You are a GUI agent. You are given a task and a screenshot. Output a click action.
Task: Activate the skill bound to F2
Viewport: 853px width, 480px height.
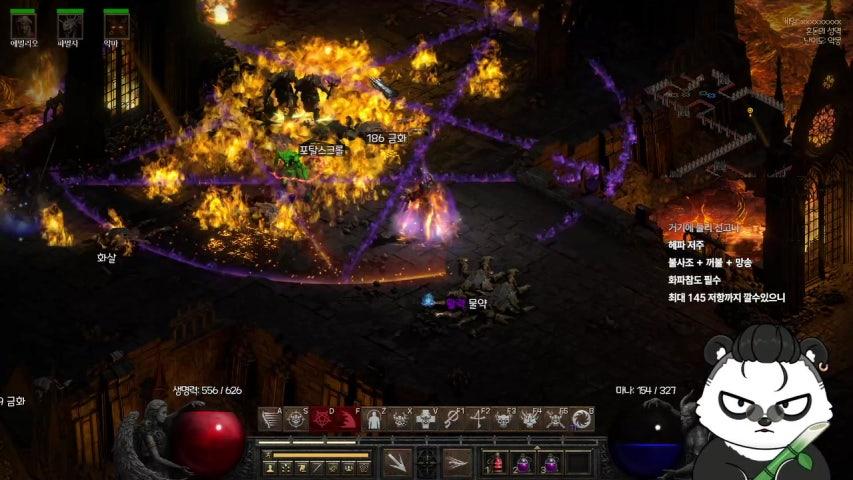(x=478, y=420)
